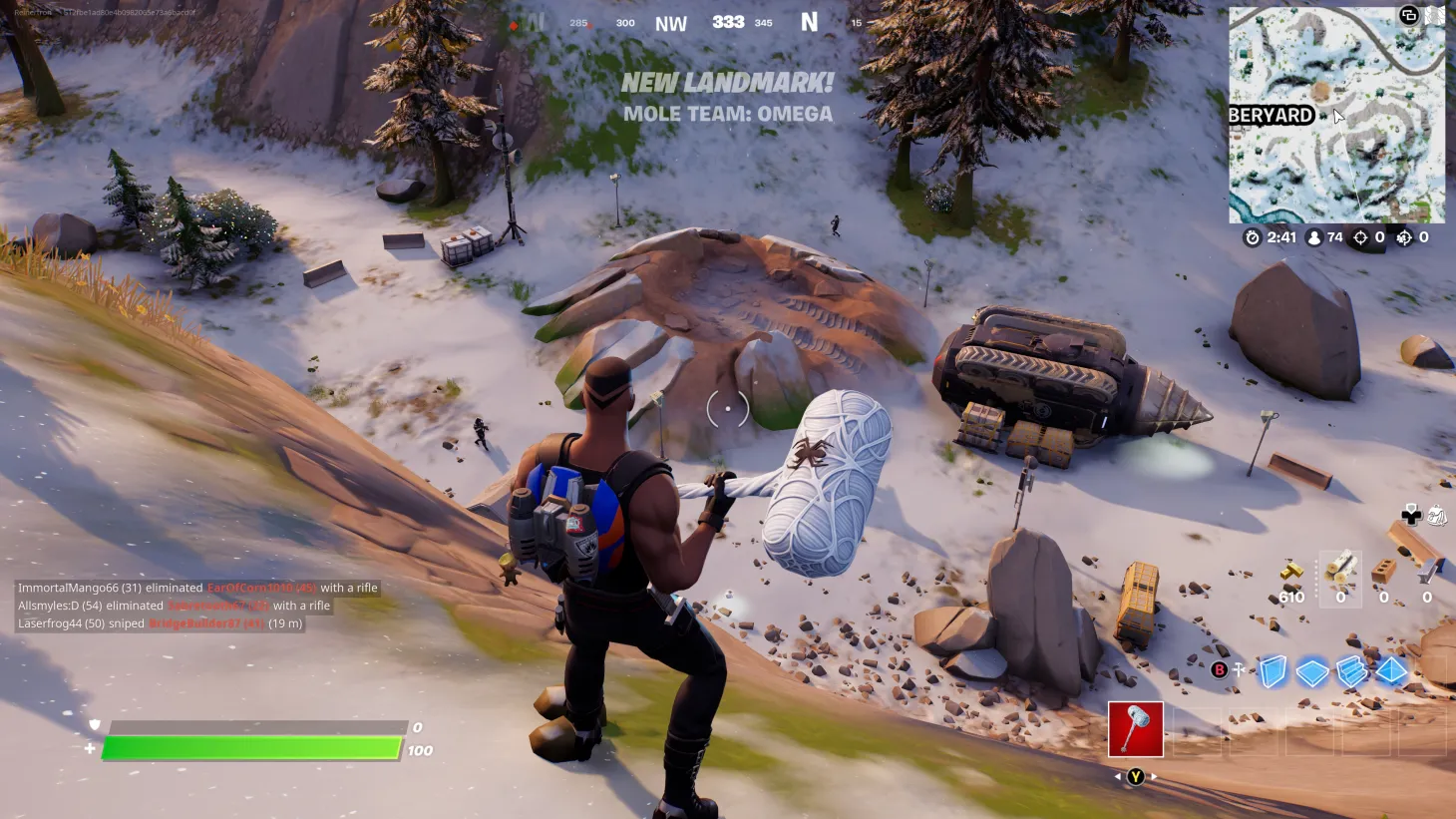The width and height of the screenshot is (1456, 819).
Task: Click the Laserfrog44 elimination feed entry
Action: tap(155, 623)
